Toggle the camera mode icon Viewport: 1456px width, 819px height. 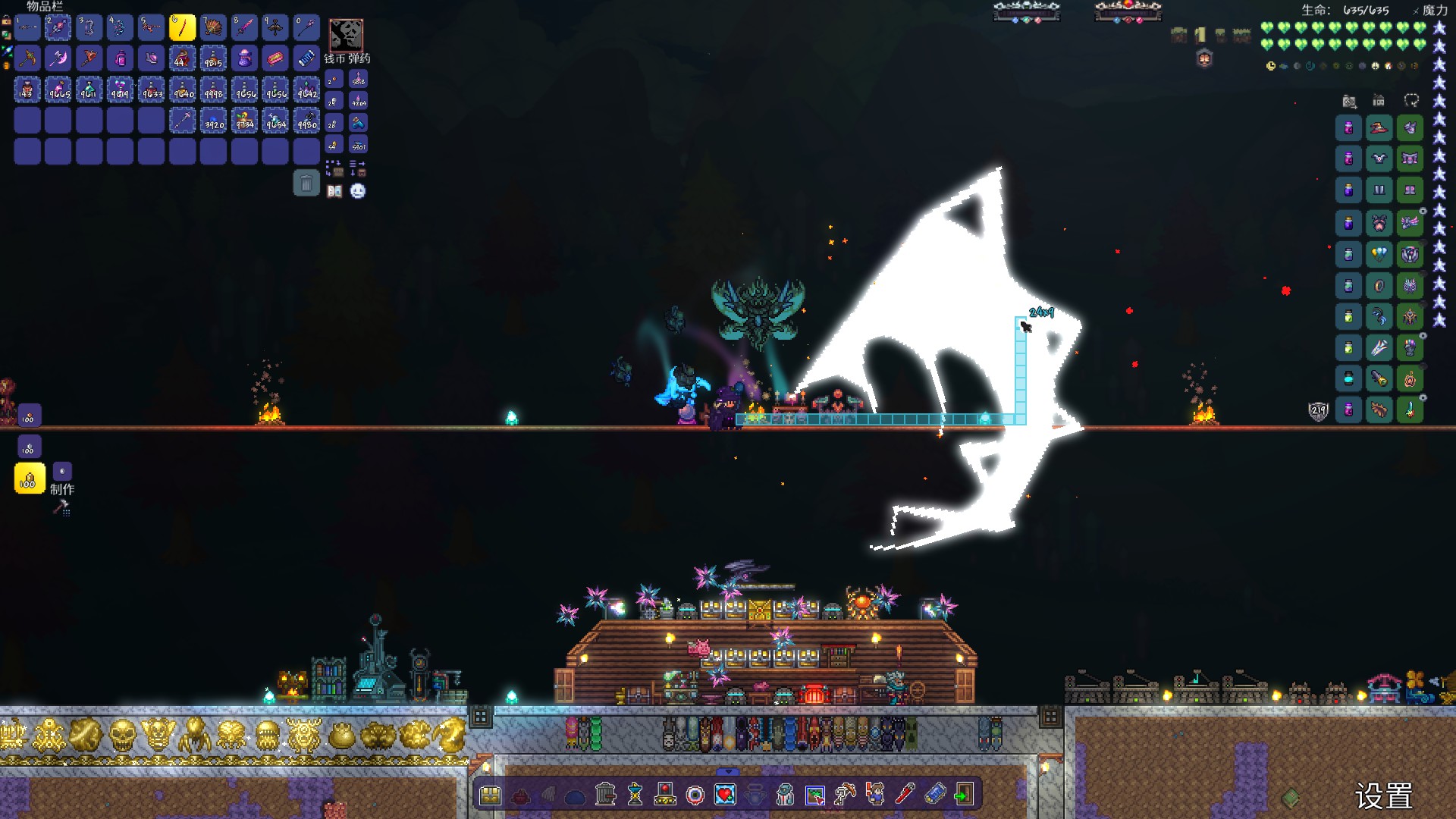1349,101
